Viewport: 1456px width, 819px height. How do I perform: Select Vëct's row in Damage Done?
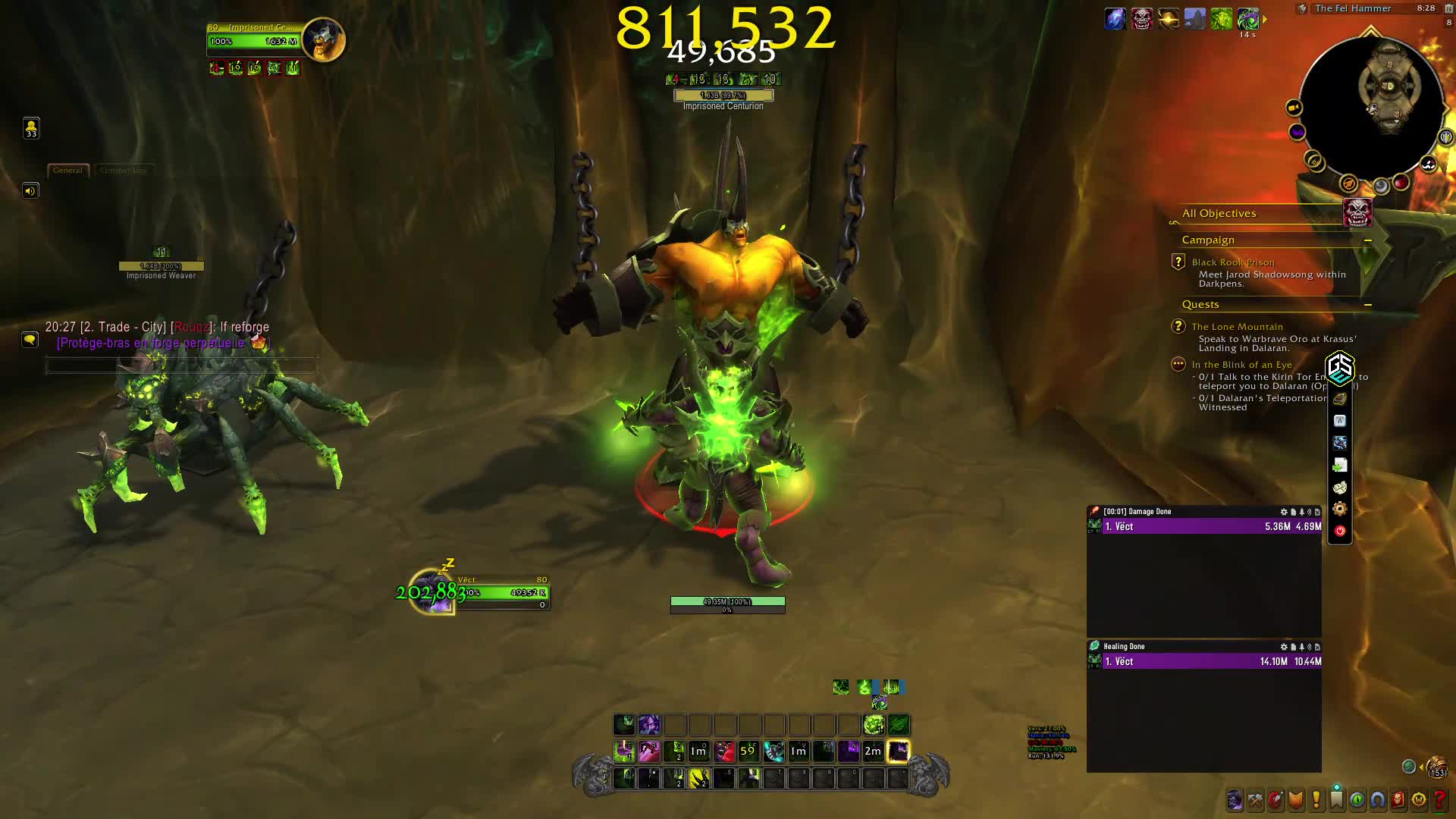tap(1204, 526)
